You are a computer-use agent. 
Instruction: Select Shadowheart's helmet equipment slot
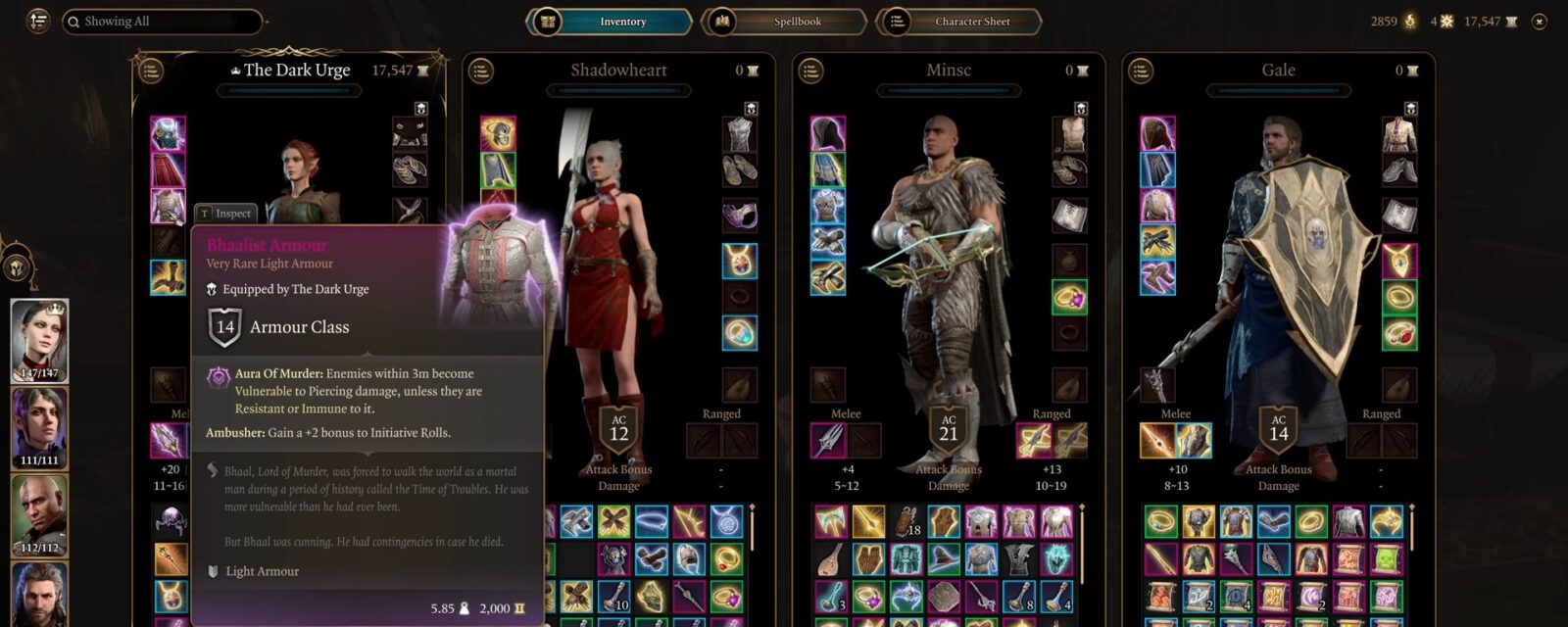pyautogui.click(x=498, y=134)
